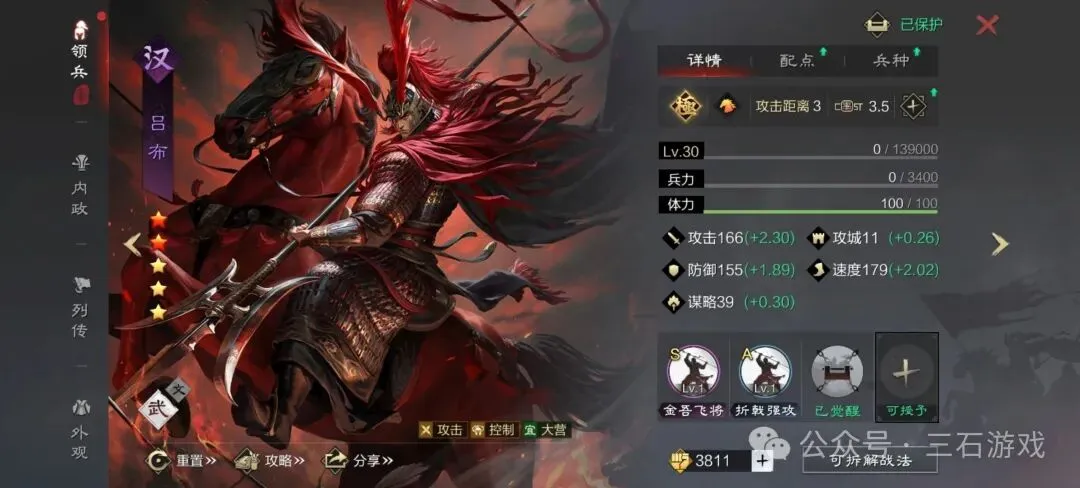Image resolution: width=1080 pixels, height=488 pixels.
Task: Click the 分享 share button
Action: [x=358, y=460]
